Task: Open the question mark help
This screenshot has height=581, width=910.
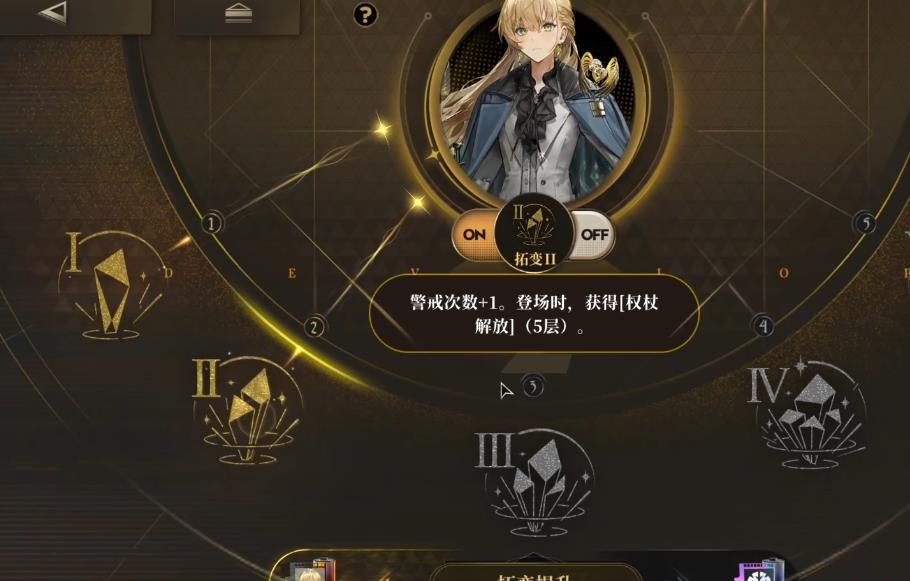Action: coord(366,14)
